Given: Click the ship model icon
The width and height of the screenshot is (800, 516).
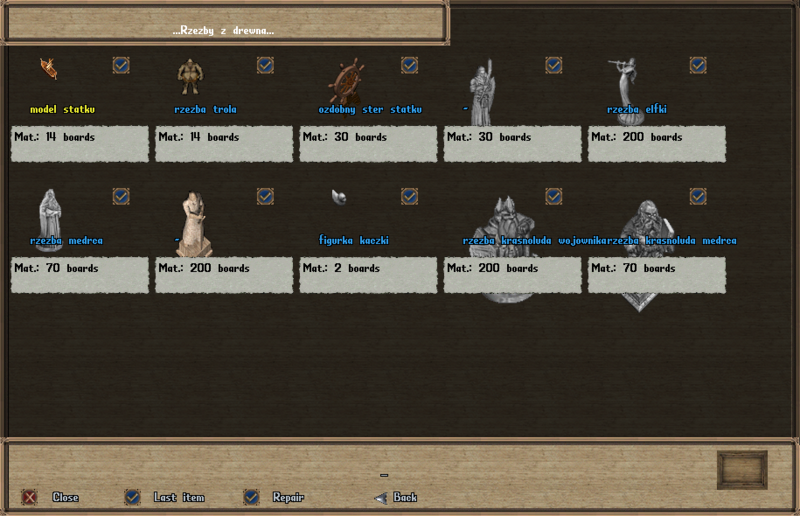Looking at the screenshot, I should 48,68.
